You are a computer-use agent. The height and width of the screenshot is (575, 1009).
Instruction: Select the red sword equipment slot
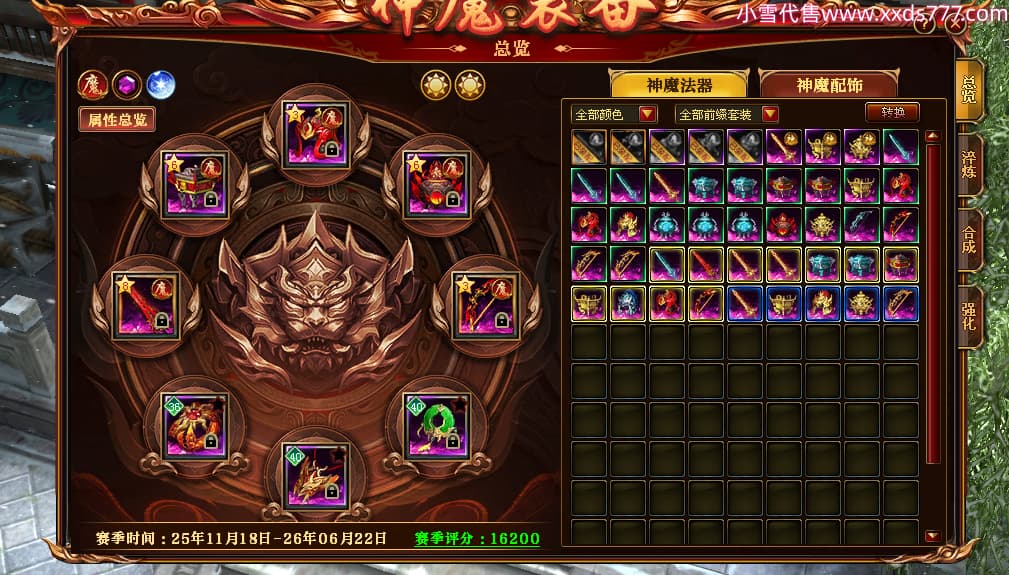pyautogui.click(x=145, y=304)
